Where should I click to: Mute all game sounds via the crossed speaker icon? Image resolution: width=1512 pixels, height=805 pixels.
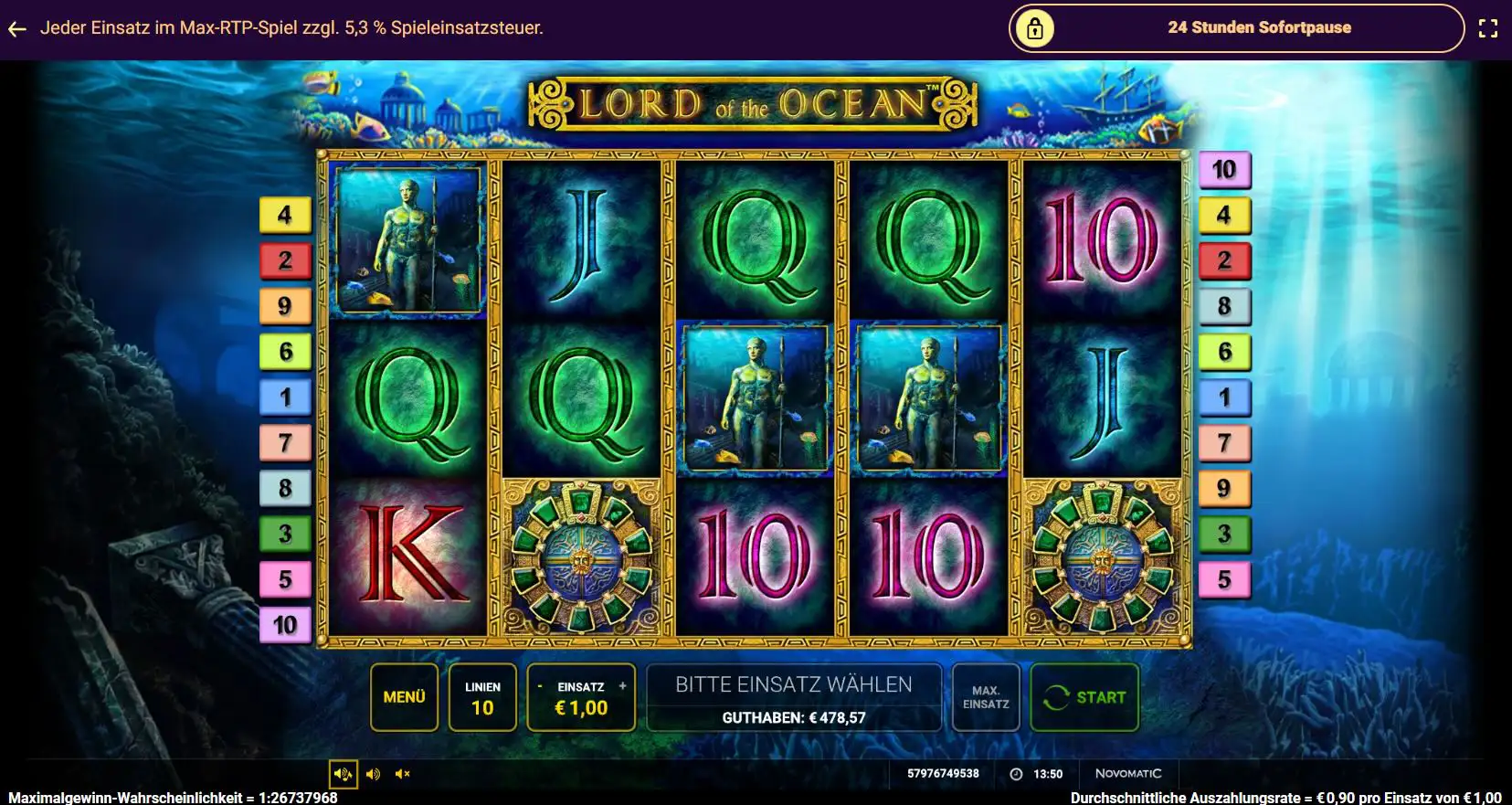(401, 773)
